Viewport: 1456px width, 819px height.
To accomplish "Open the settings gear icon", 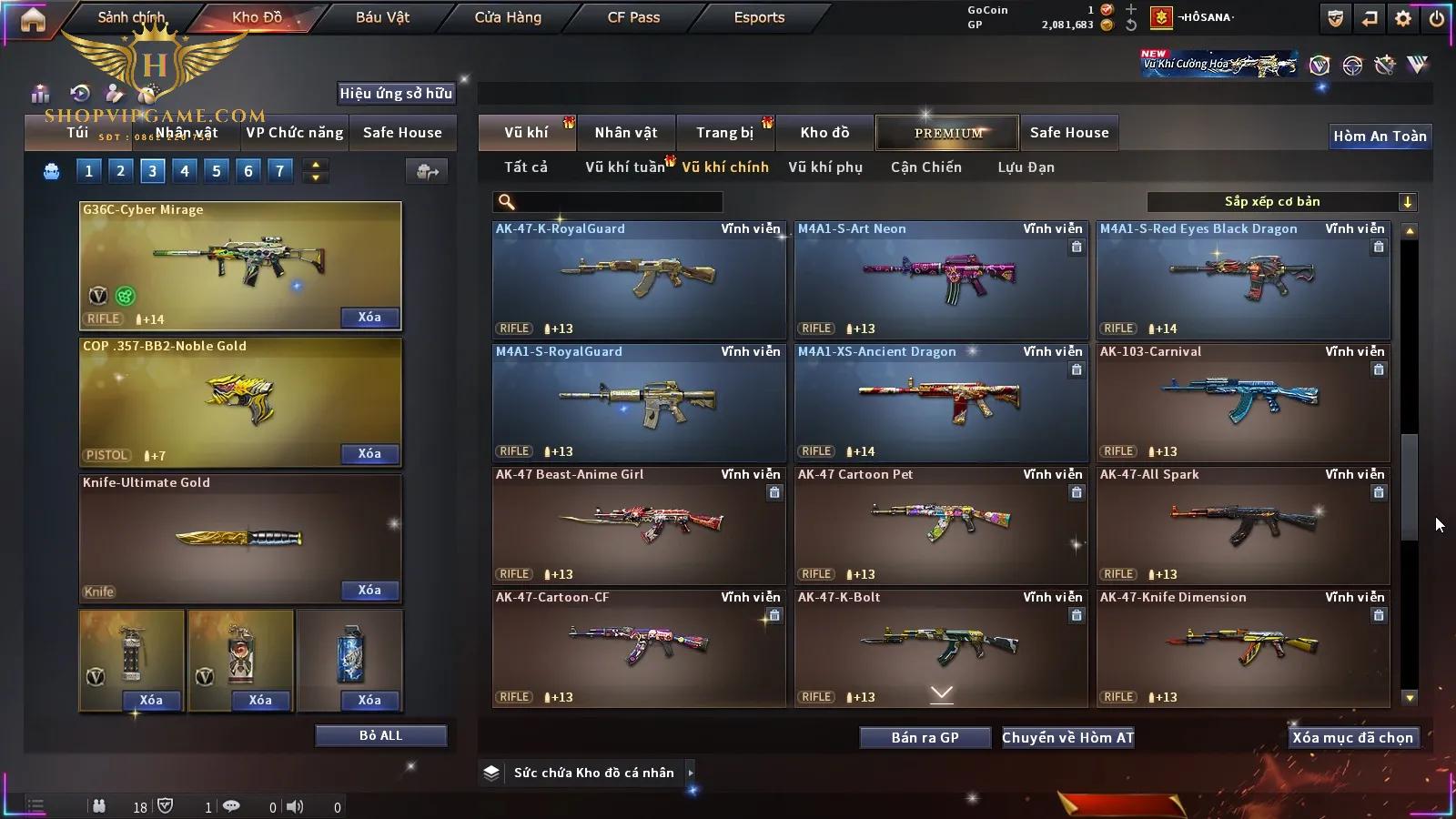I will [x=1403, y=18].
